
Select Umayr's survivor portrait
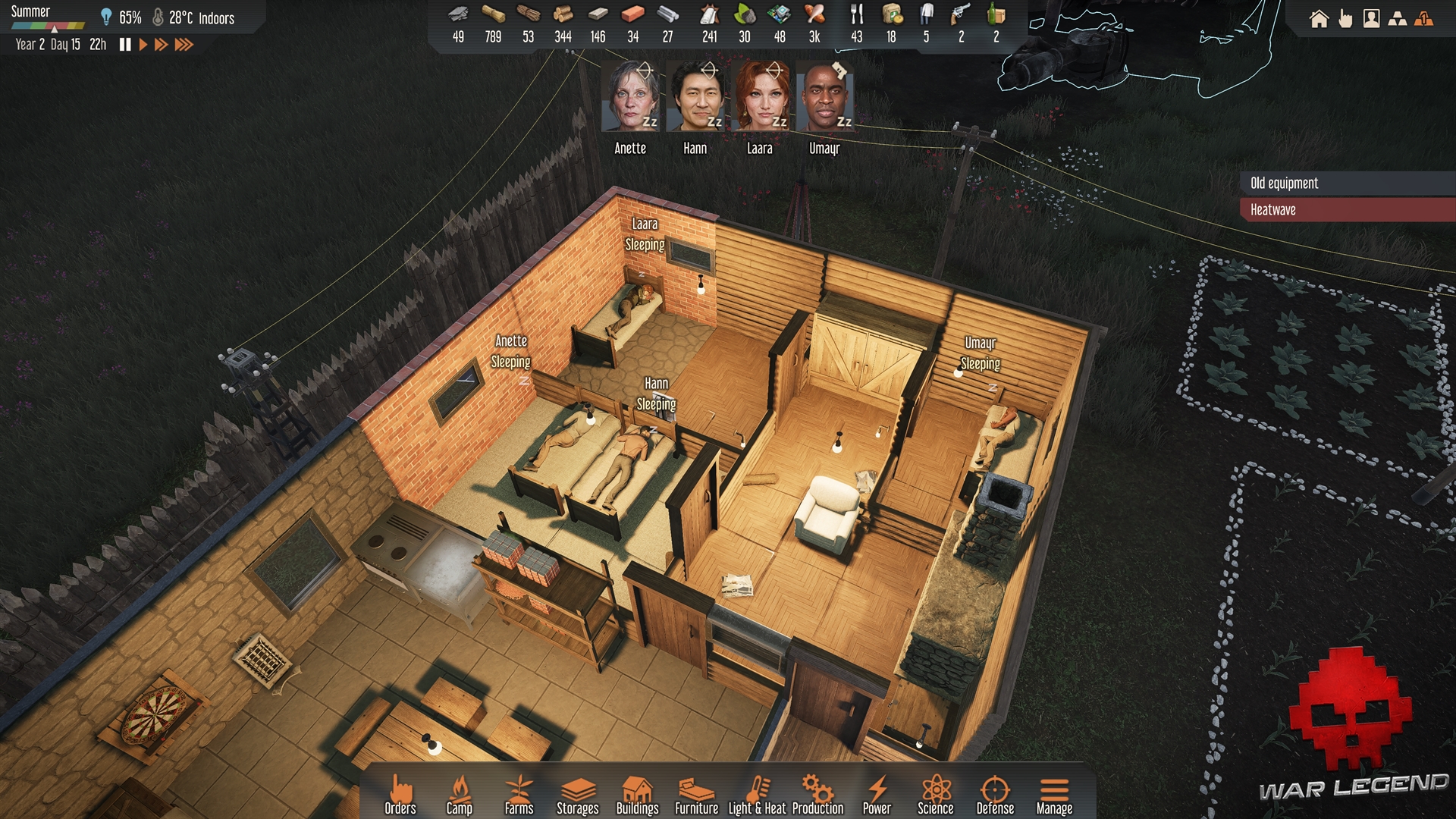tap(824, 97)
